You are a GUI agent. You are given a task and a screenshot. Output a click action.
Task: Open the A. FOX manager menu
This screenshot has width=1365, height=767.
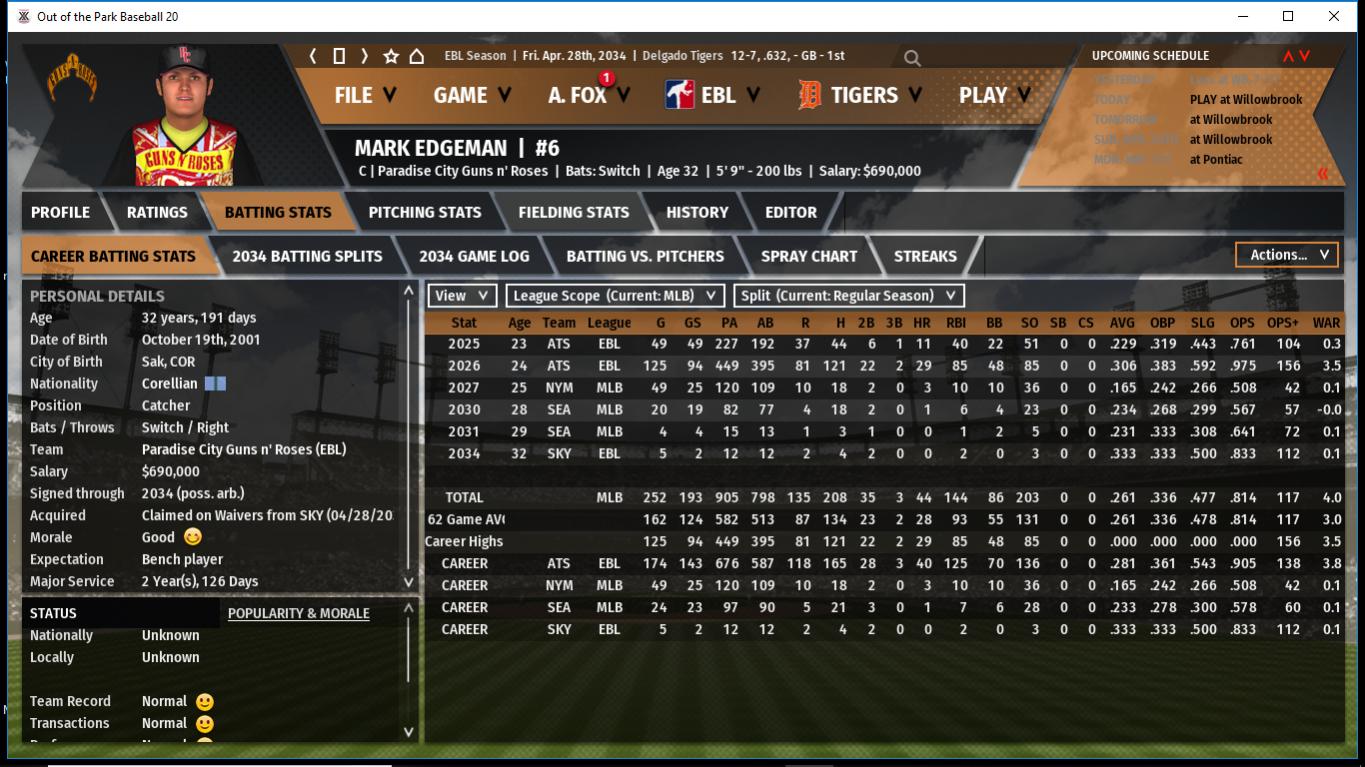point(589,95)
